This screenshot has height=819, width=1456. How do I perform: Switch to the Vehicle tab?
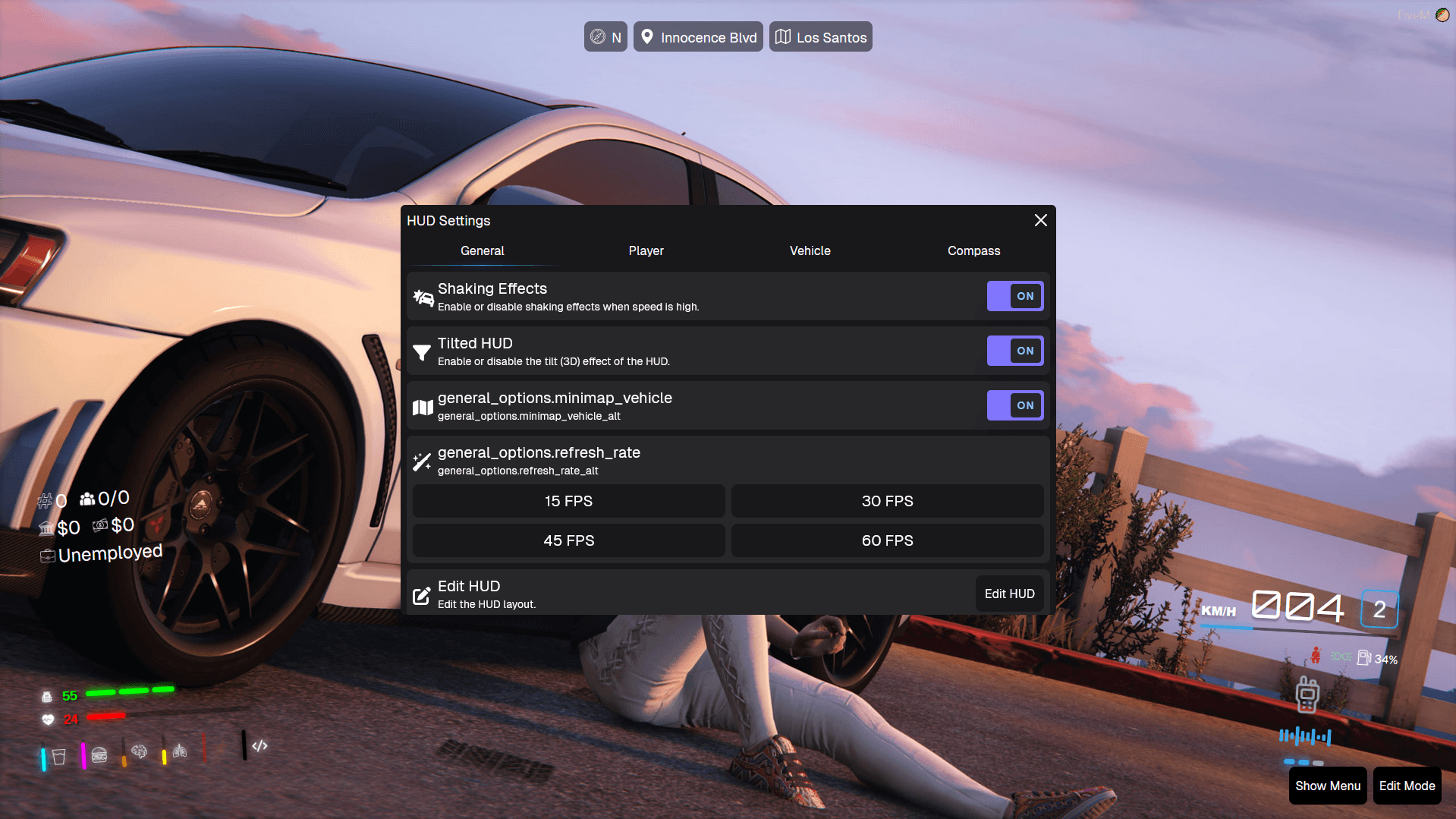tap(810, 250)
